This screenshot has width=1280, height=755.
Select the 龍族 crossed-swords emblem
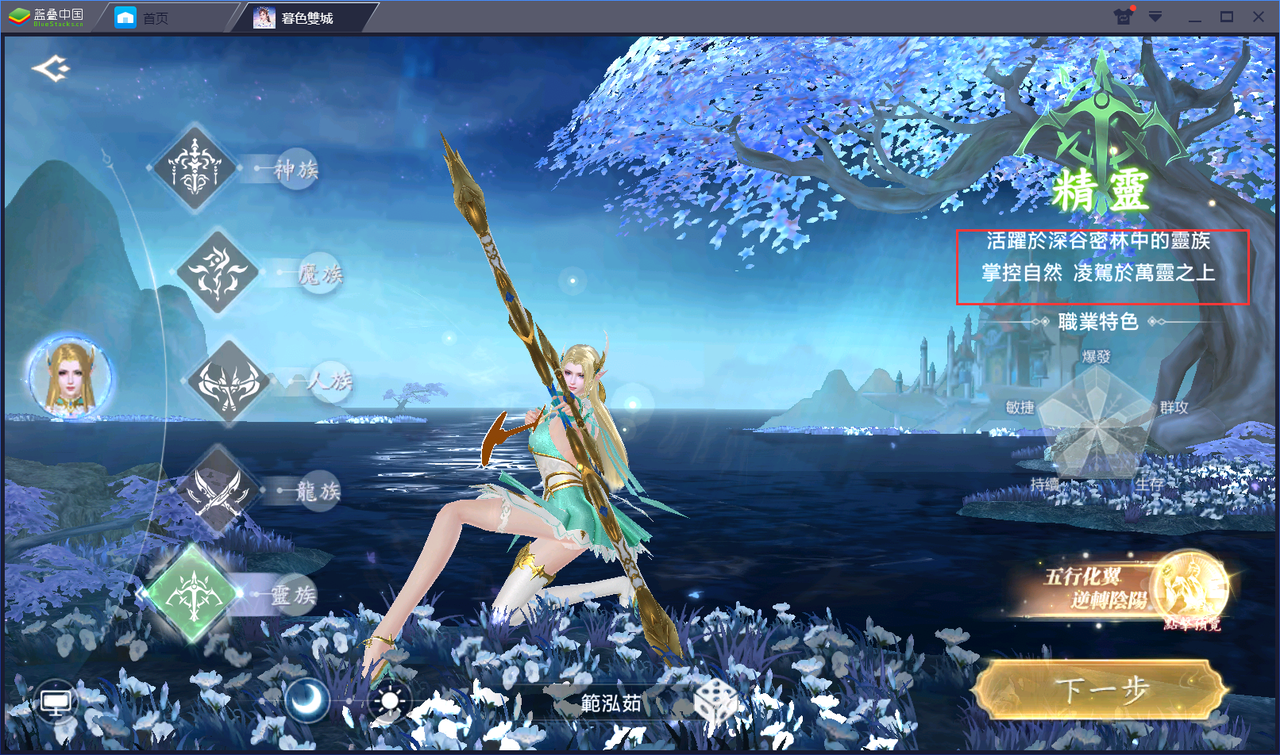217,490
